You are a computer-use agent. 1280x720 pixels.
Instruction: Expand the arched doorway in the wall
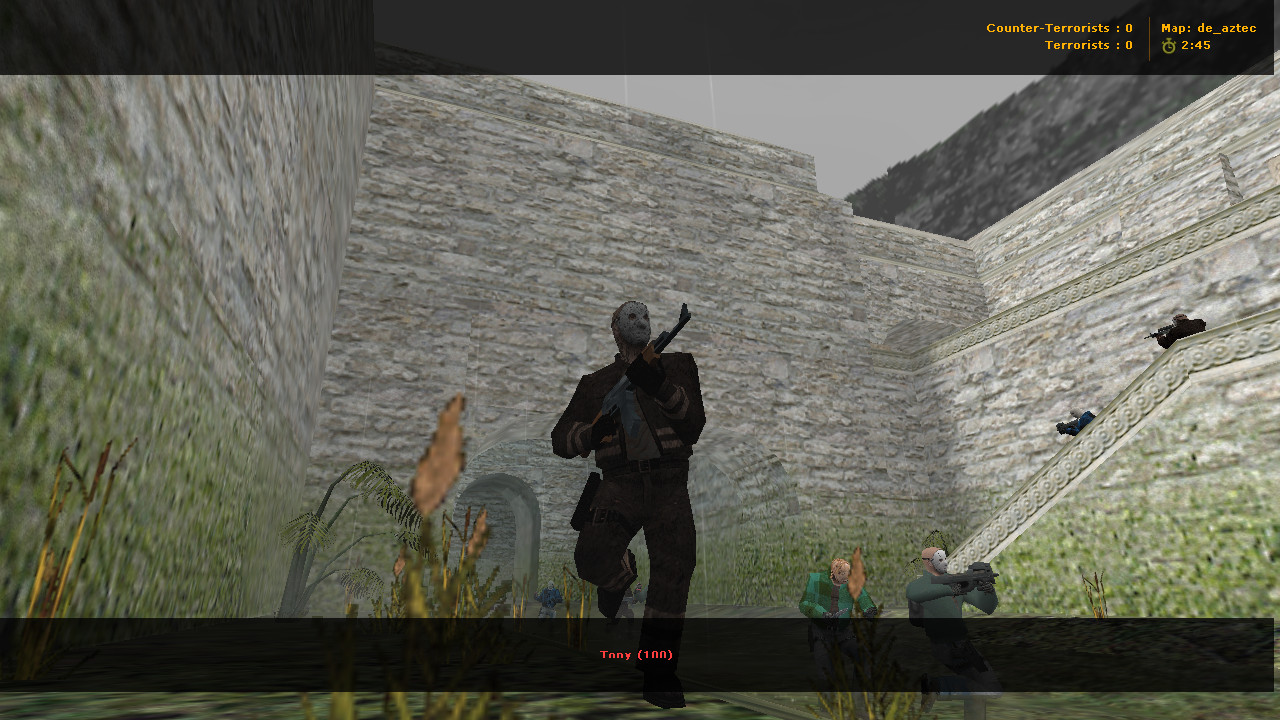[500, 520]
